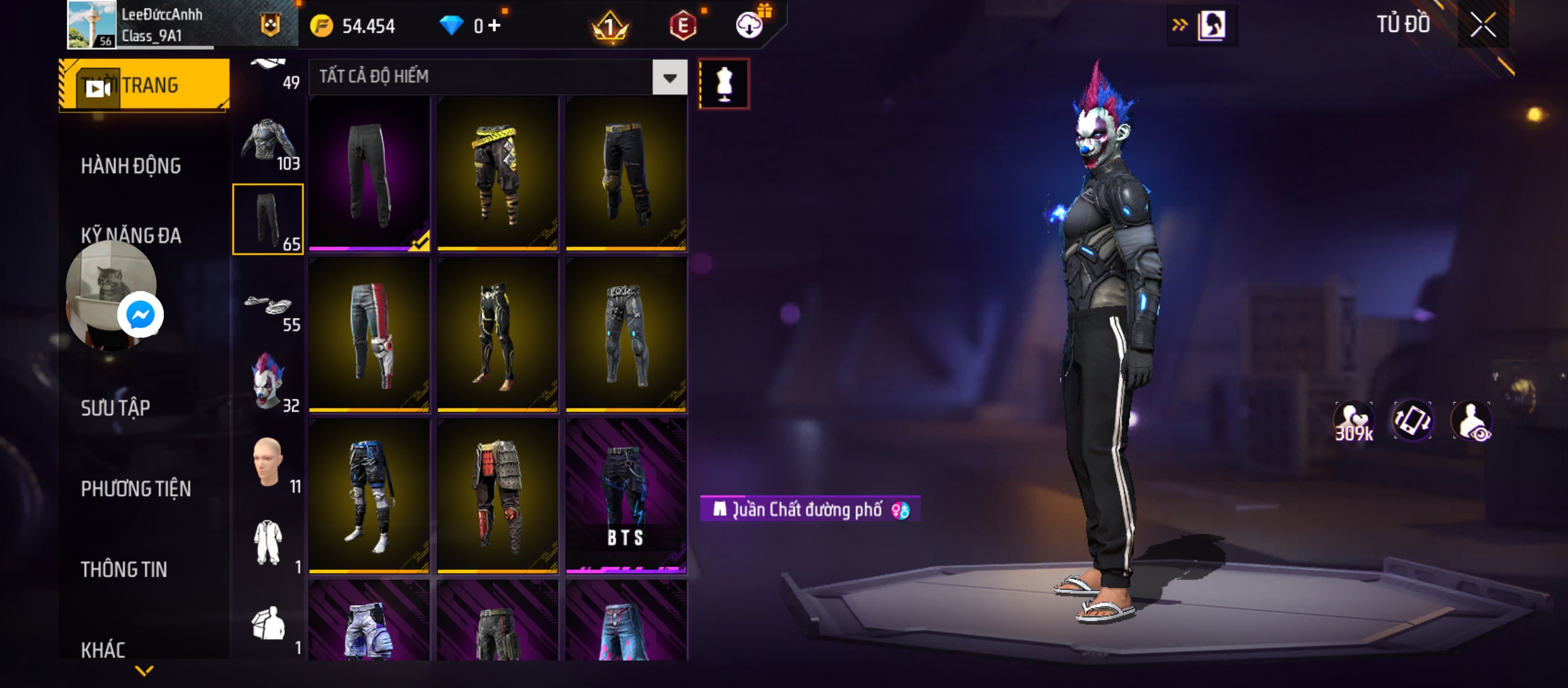Click the mannequin outfit preview button
Image resolution: width=1568 pixels, height=688 pixels.
[x=724, y=83]
